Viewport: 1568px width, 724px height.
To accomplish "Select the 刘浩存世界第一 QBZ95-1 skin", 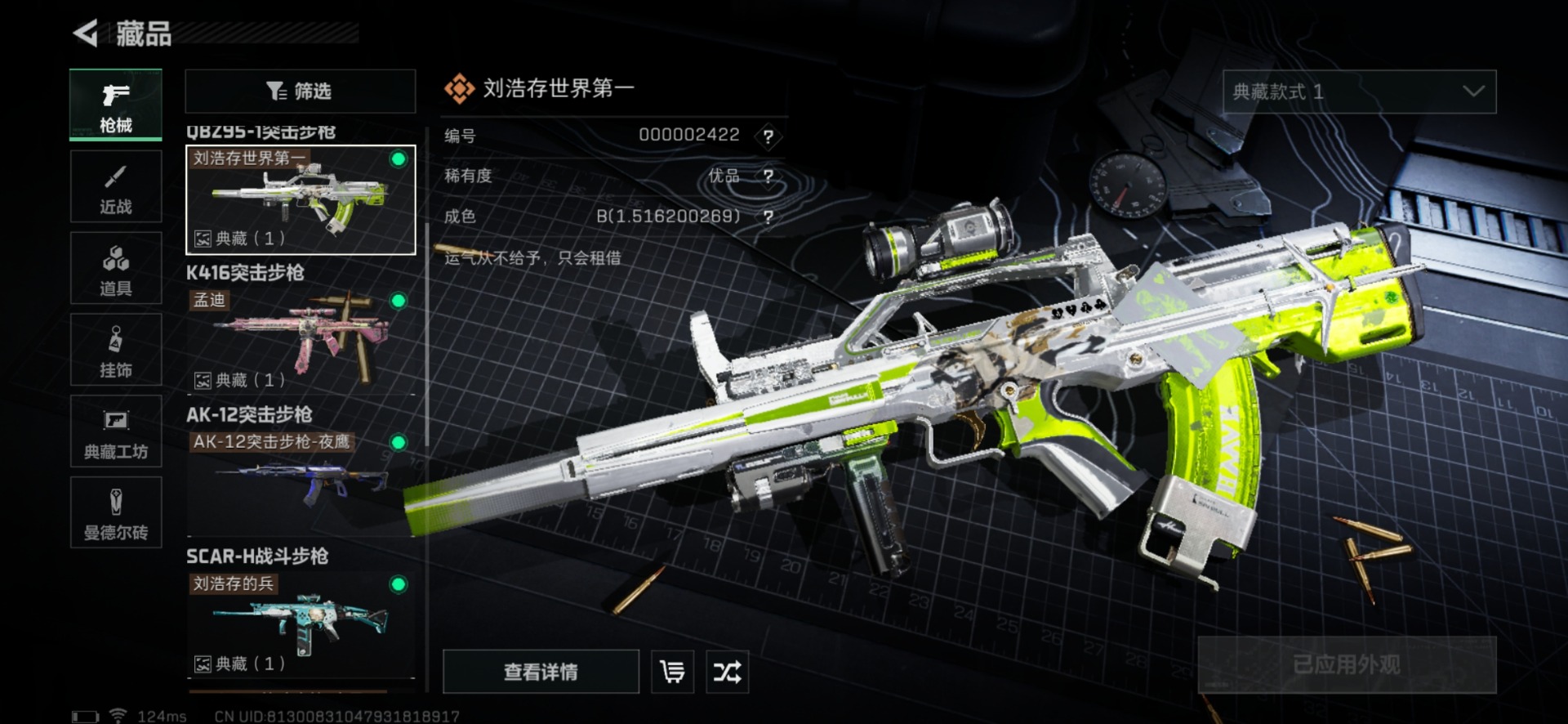I will pyautogui.click(x=301, y=200).
